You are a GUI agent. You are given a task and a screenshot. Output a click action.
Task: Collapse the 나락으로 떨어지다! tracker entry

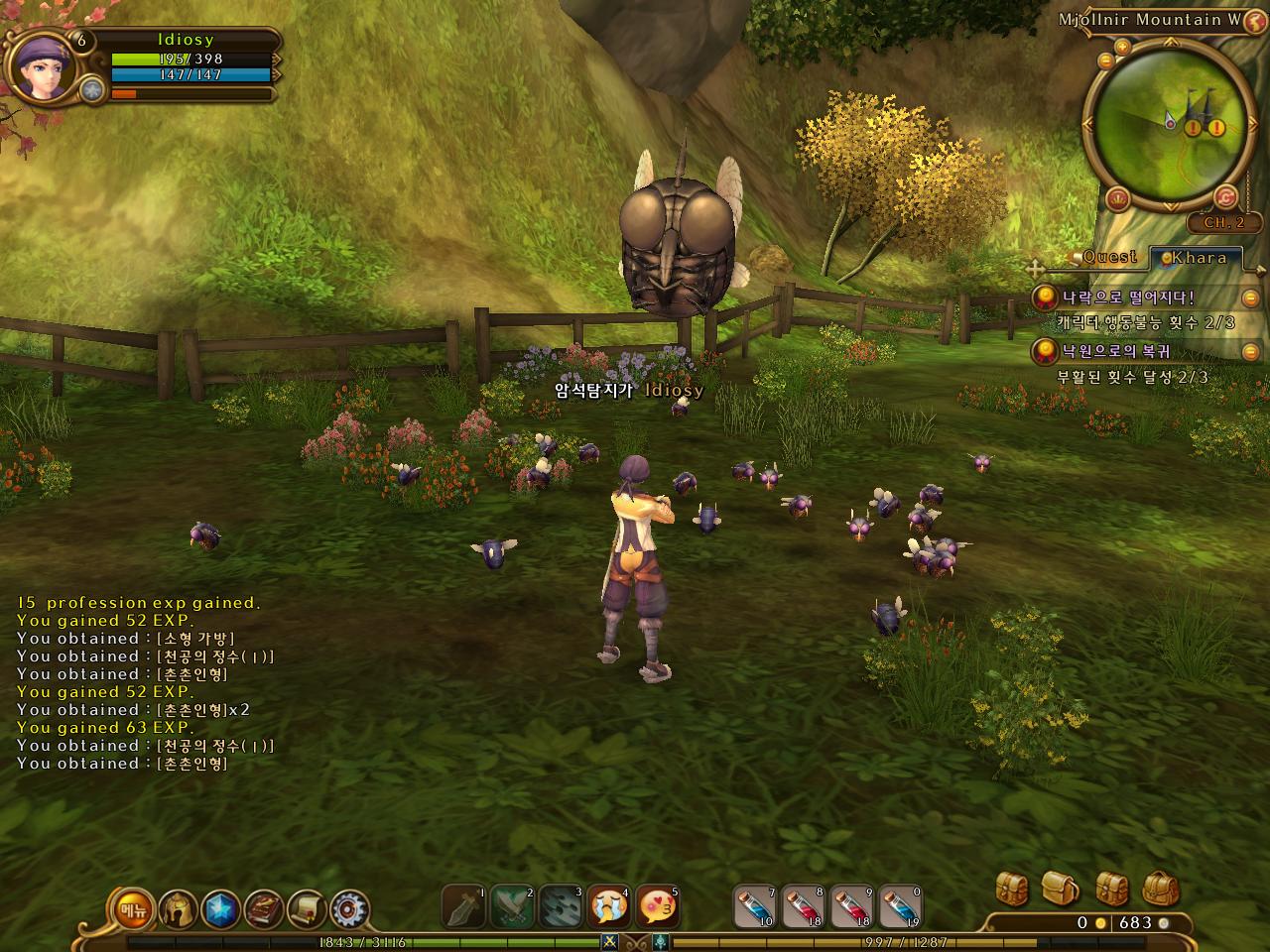click(1250, 297)
